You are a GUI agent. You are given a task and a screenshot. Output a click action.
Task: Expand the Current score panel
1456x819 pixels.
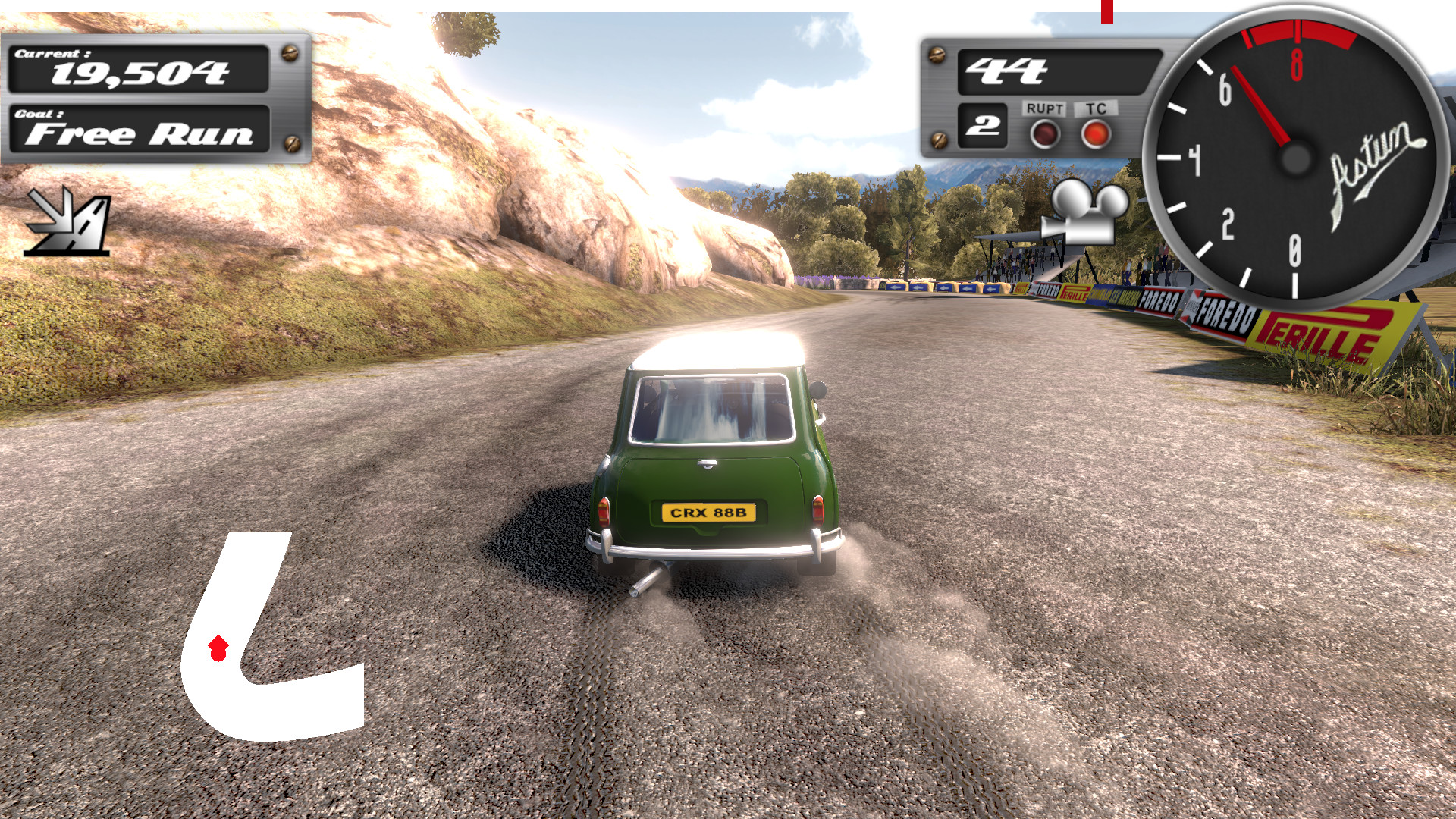140,67
